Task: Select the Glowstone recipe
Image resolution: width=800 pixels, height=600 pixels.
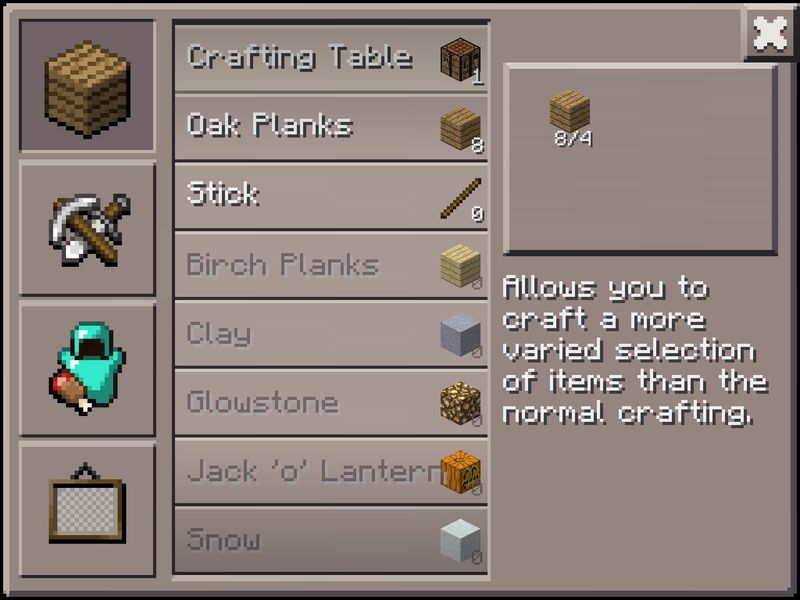Action: [x=331, y=403]
